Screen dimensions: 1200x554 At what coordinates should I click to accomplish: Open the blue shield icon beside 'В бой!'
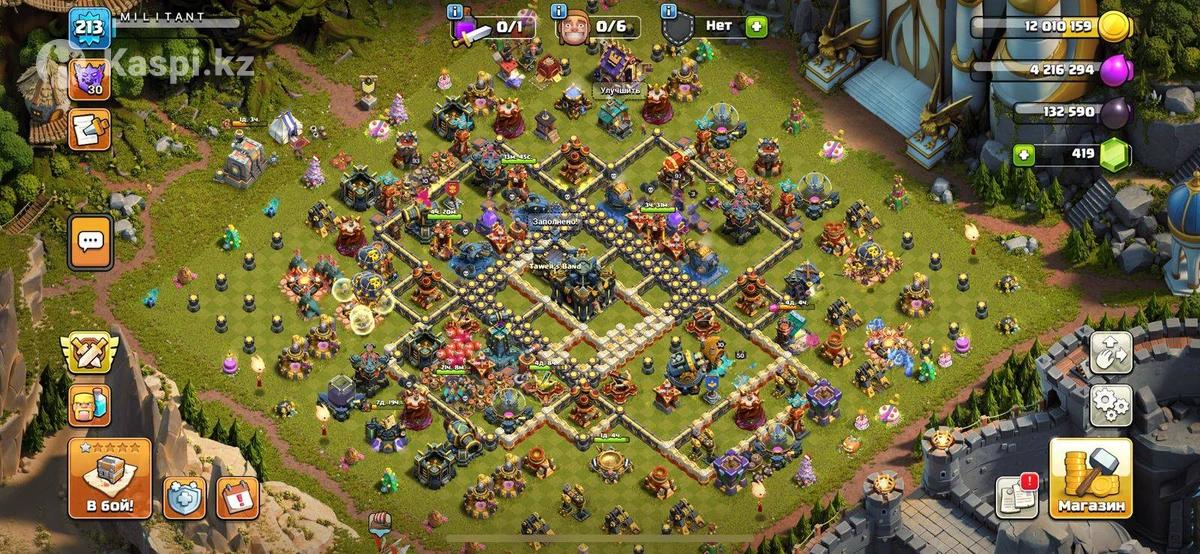[x=185, y=497]
